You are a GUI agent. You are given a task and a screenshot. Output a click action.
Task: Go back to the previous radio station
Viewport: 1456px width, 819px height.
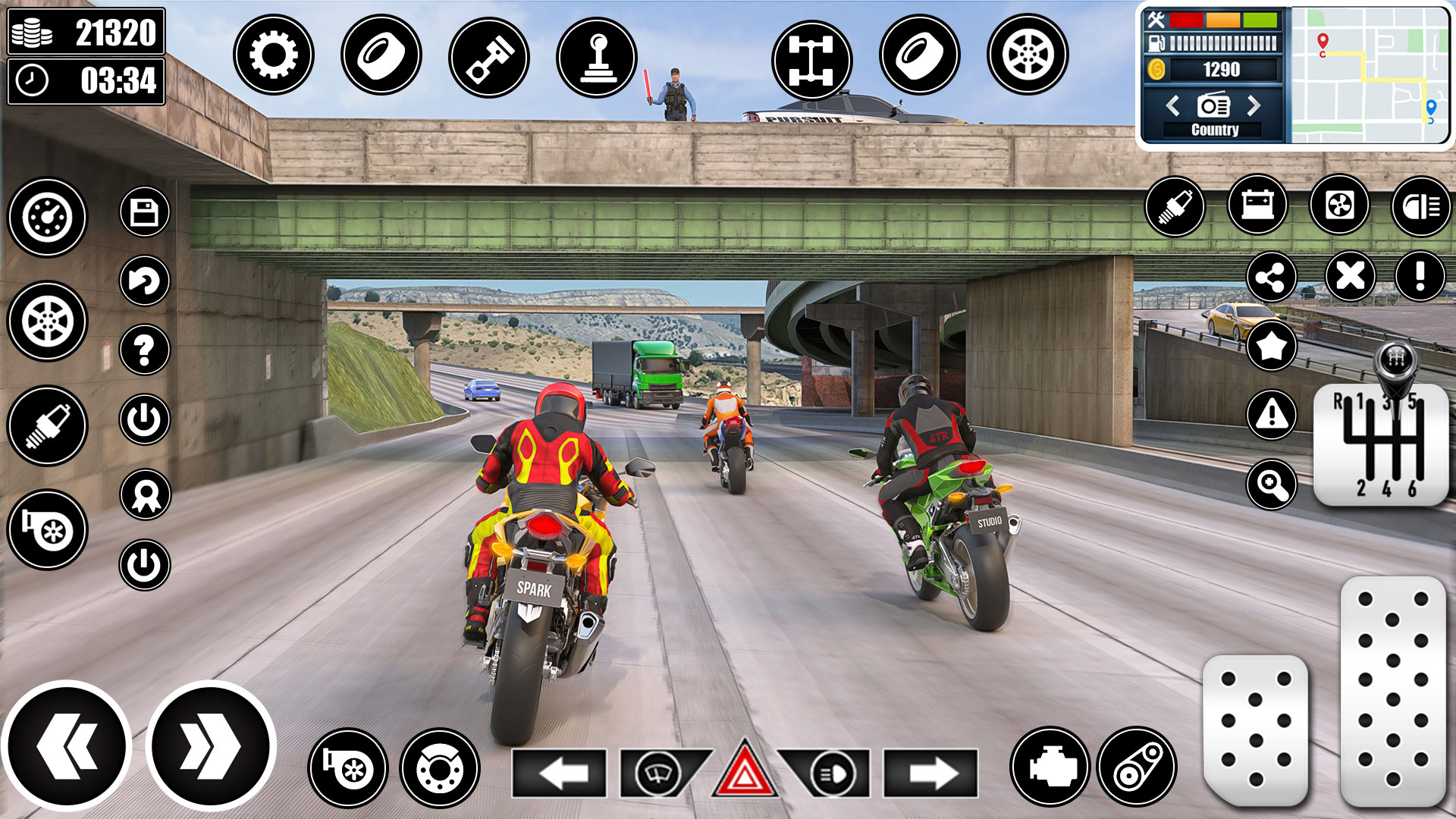pyautogui.click(x=1174, y=106)
